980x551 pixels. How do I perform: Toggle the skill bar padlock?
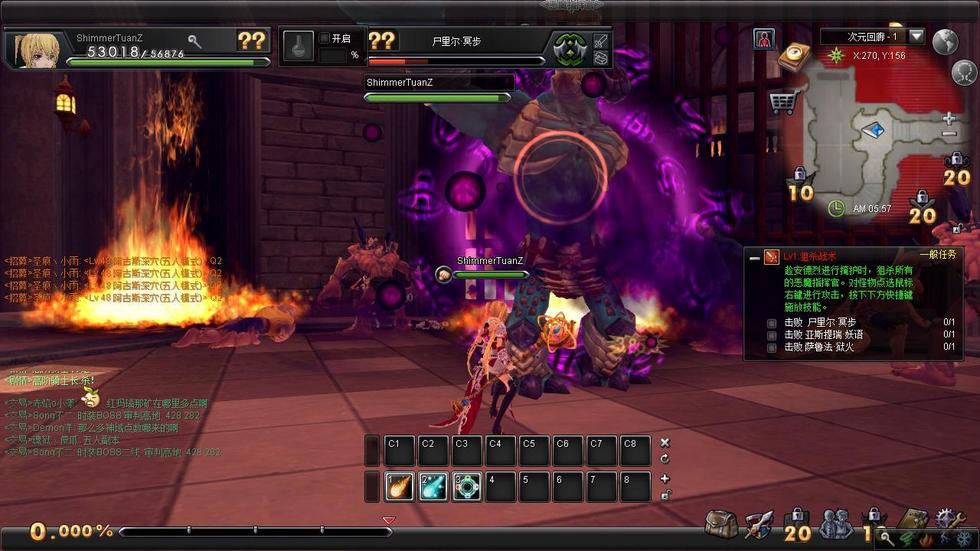665,494
